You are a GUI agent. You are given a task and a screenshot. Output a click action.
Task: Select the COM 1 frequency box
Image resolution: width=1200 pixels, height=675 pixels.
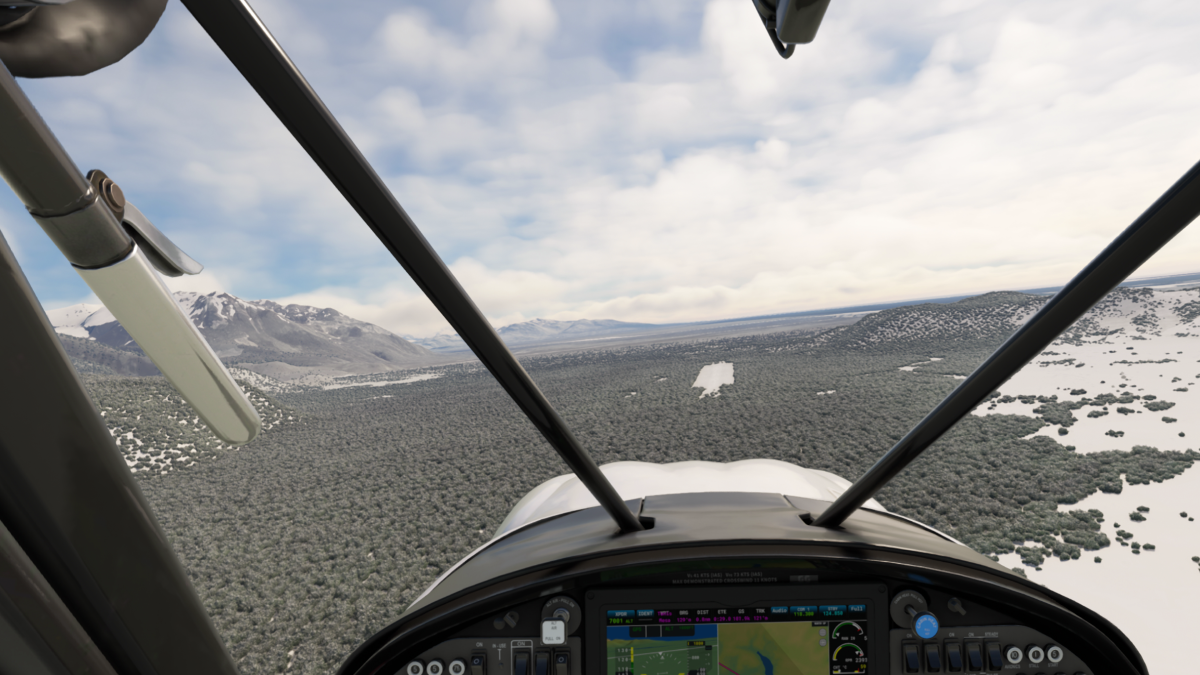coord(804,610)
